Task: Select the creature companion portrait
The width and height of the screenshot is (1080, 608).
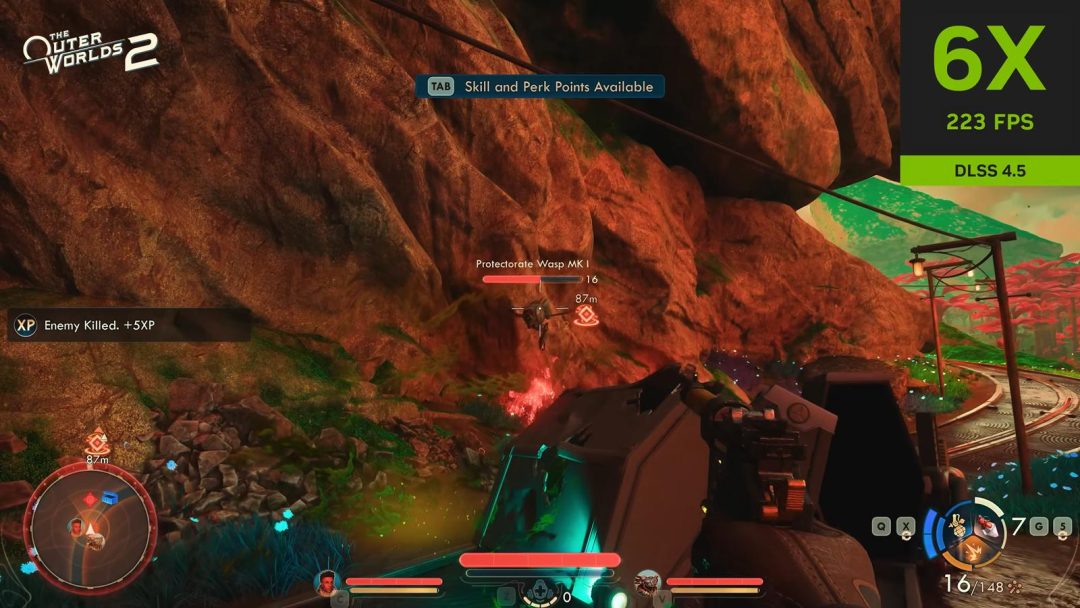Action: (x=646, y=582)
